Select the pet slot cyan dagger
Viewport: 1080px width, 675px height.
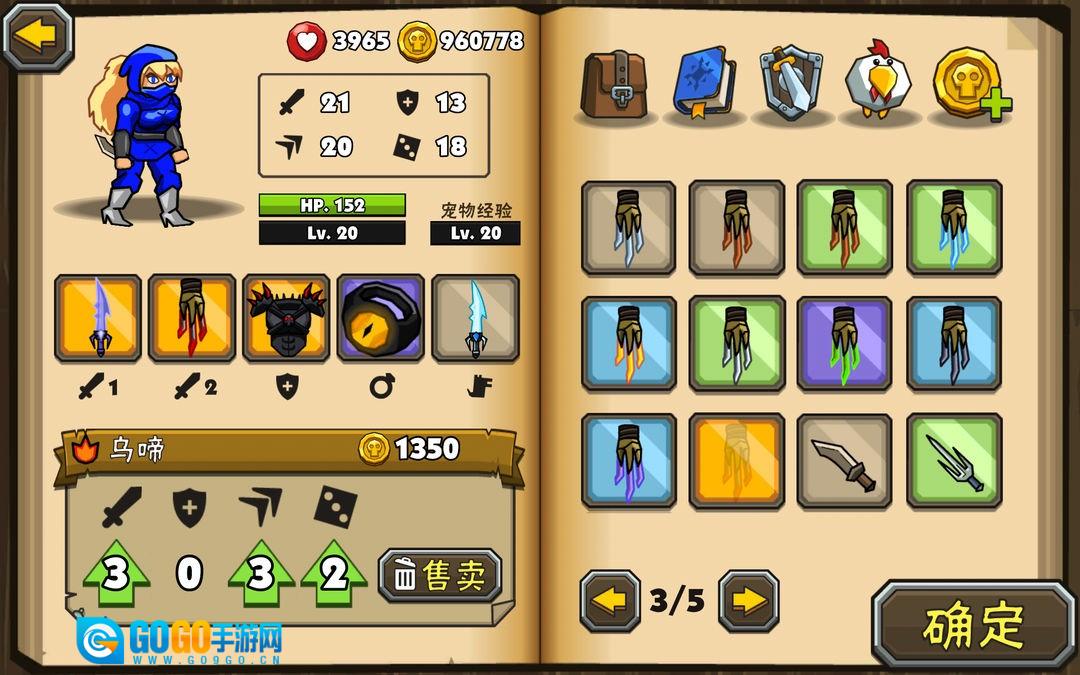[x=475, y=318]
